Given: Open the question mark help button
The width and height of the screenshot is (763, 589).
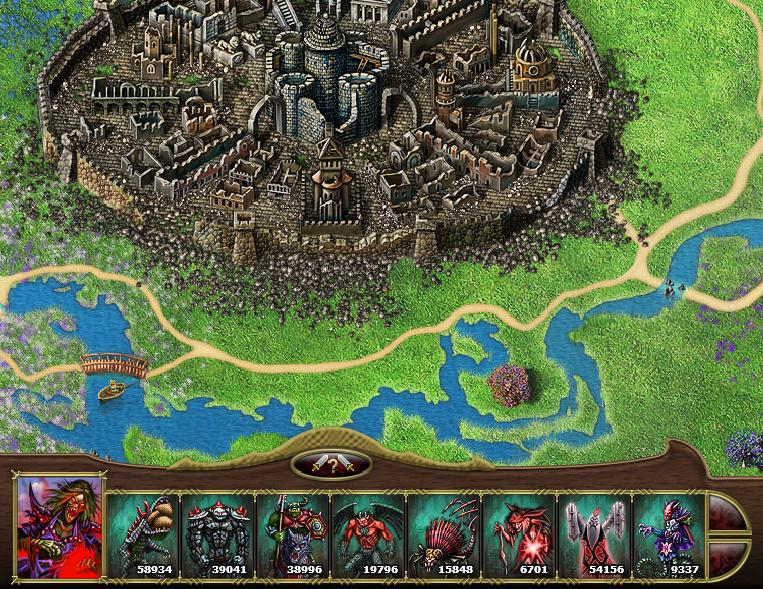Looking at the screenshot, I should [331, 465].
